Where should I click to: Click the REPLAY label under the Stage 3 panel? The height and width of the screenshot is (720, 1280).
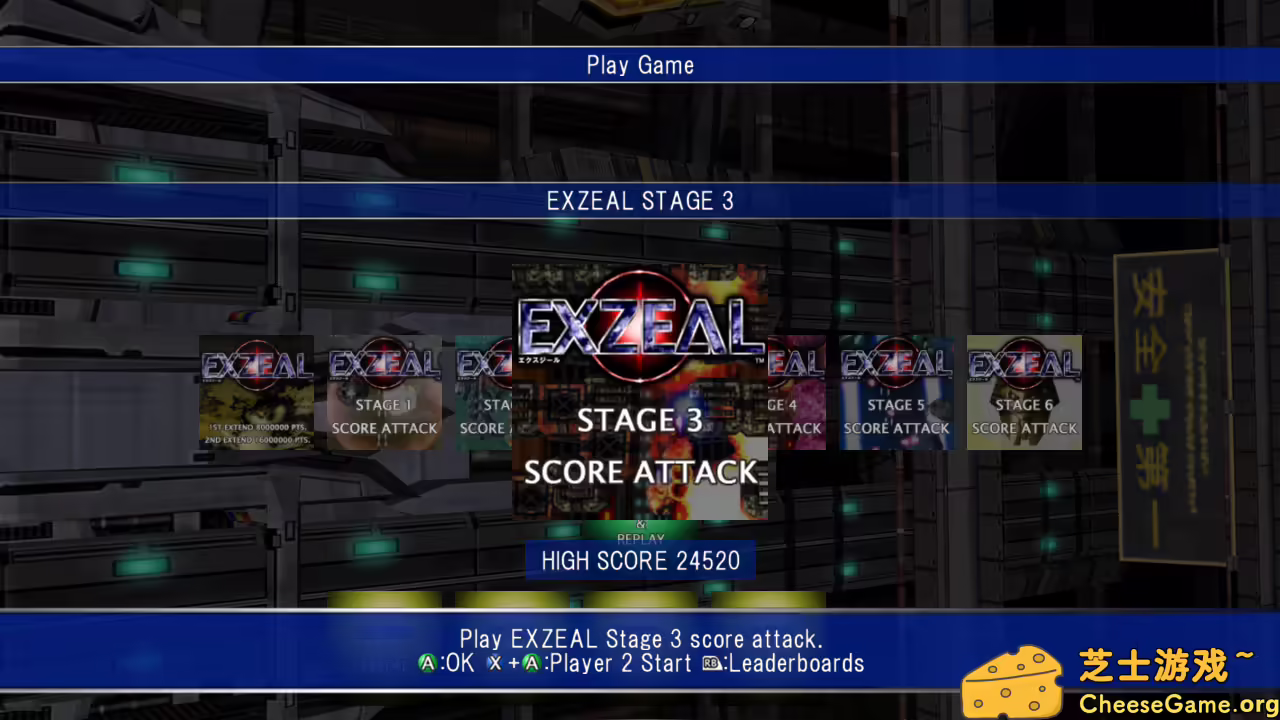click(x=640, y=538)
